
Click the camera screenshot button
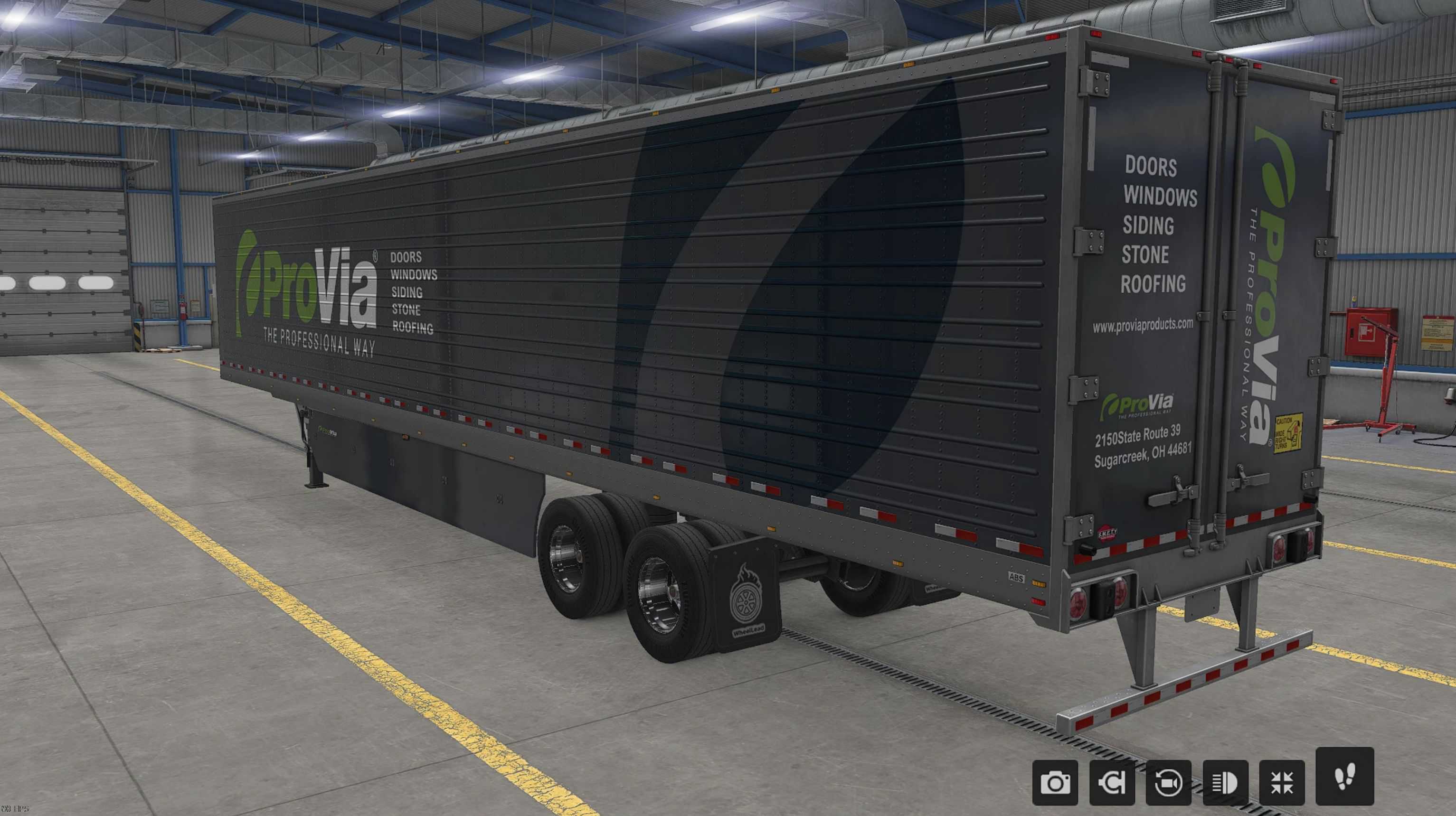pos(1055,783)
